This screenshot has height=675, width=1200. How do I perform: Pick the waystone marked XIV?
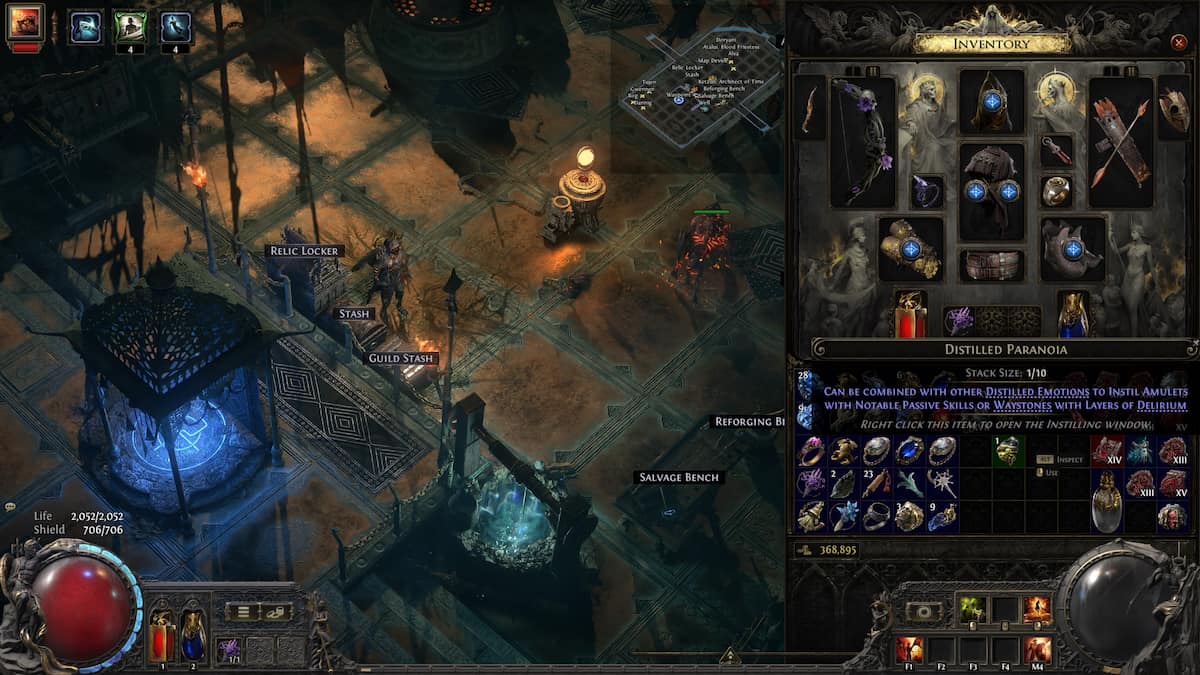pyautogui.click(x=1106, y=451)
